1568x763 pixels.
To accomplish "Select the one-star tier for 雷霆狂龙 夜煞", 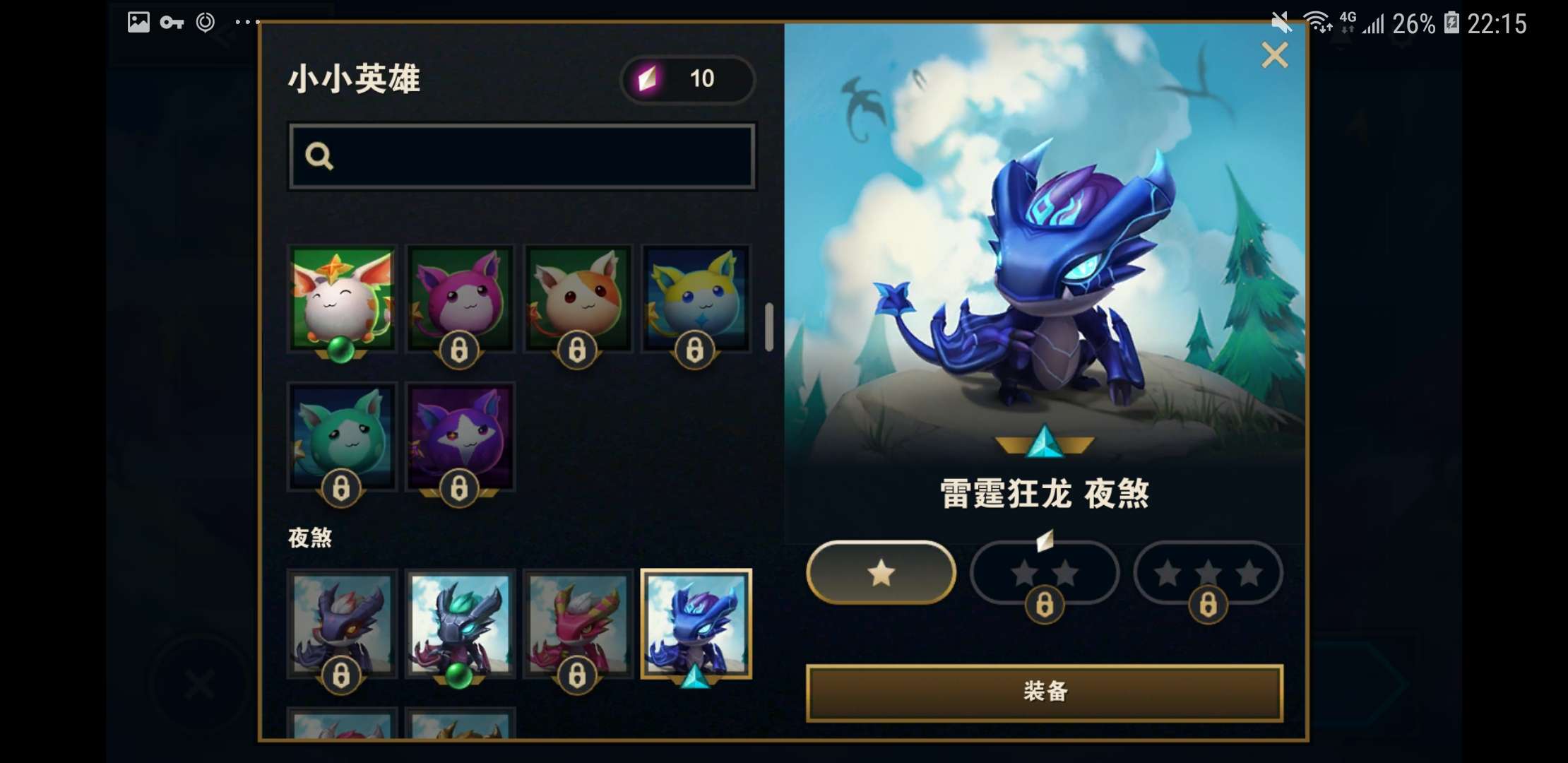I will coord(880,573).
